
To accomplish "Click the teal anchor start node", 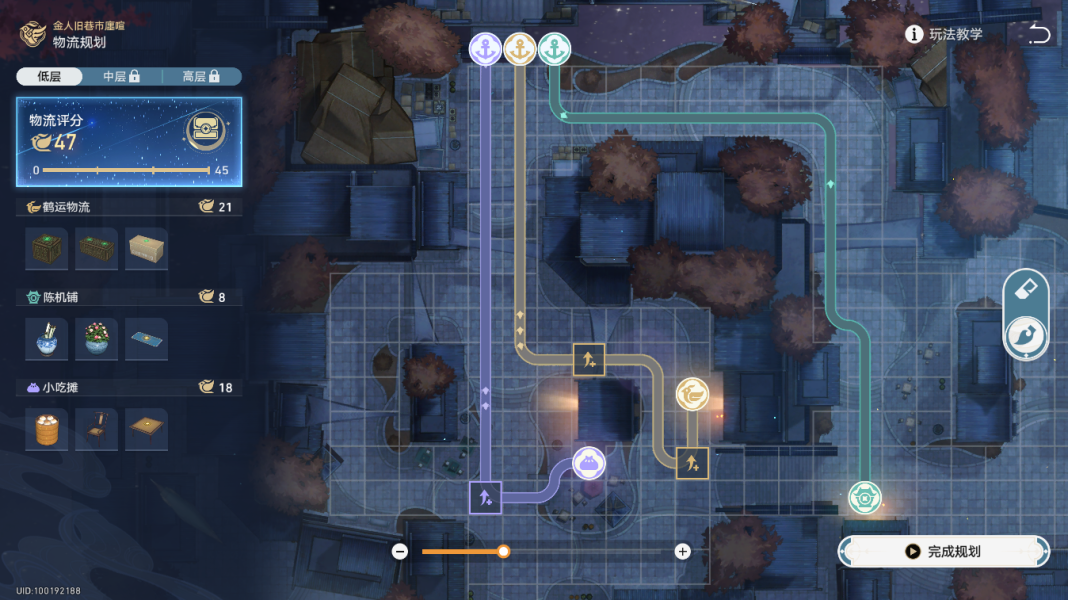I will 554,50.
